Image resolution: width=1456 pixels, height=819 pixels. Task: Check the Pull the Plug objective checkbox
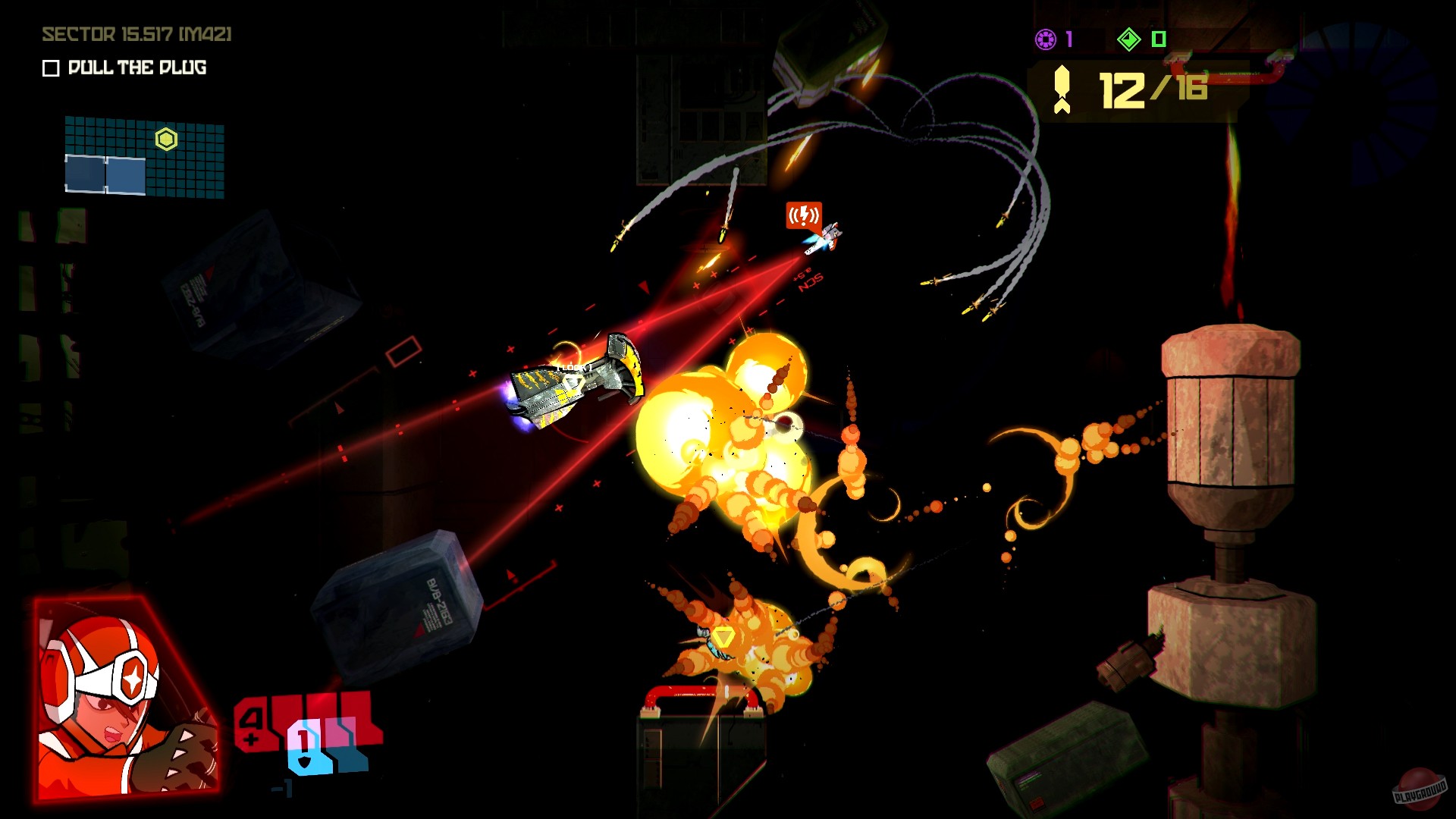tap(50, 68)
